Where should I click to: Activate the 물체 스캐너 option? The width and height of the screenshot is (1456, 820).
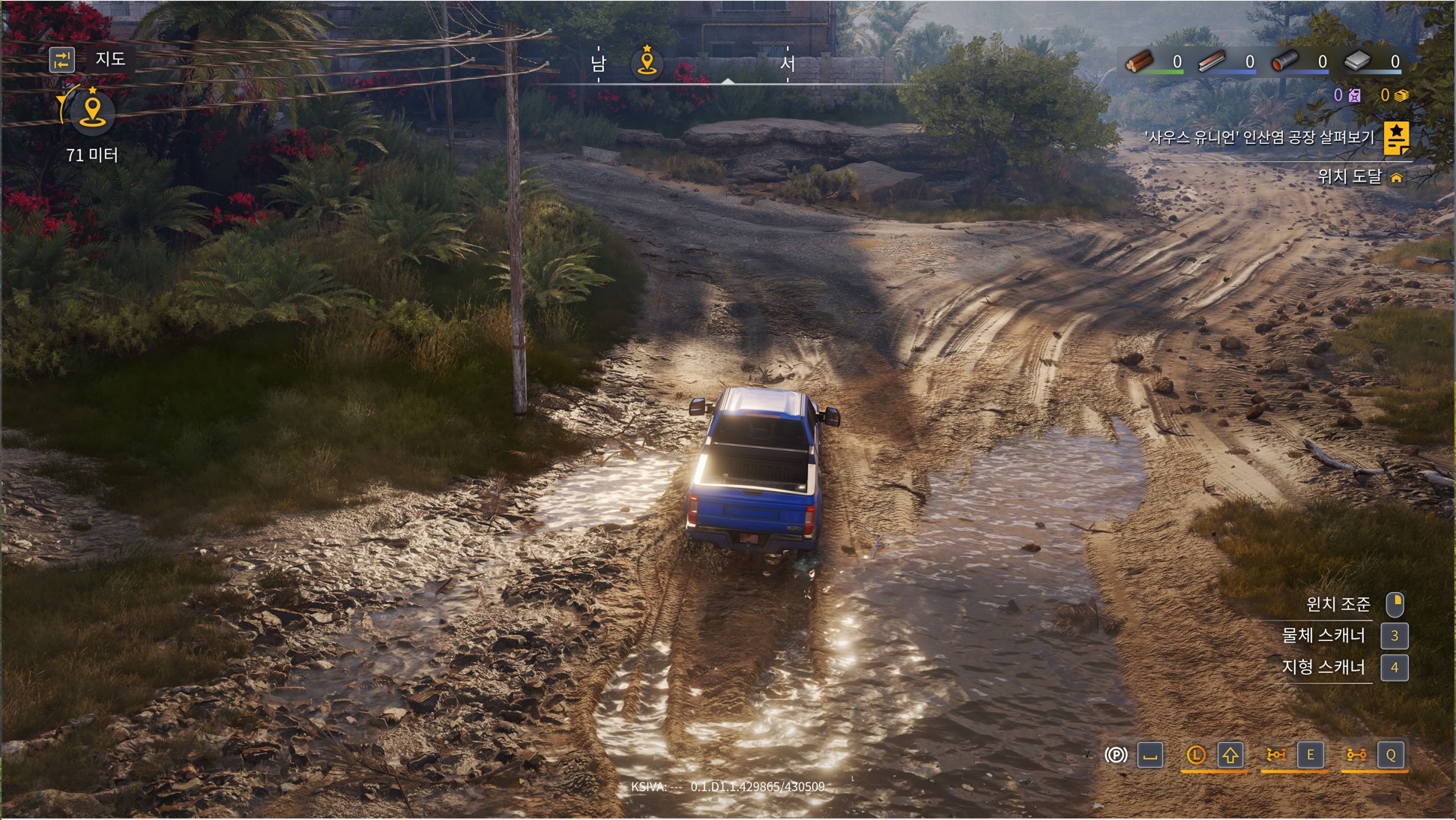pyautogui.click(x=1323, y=636)
